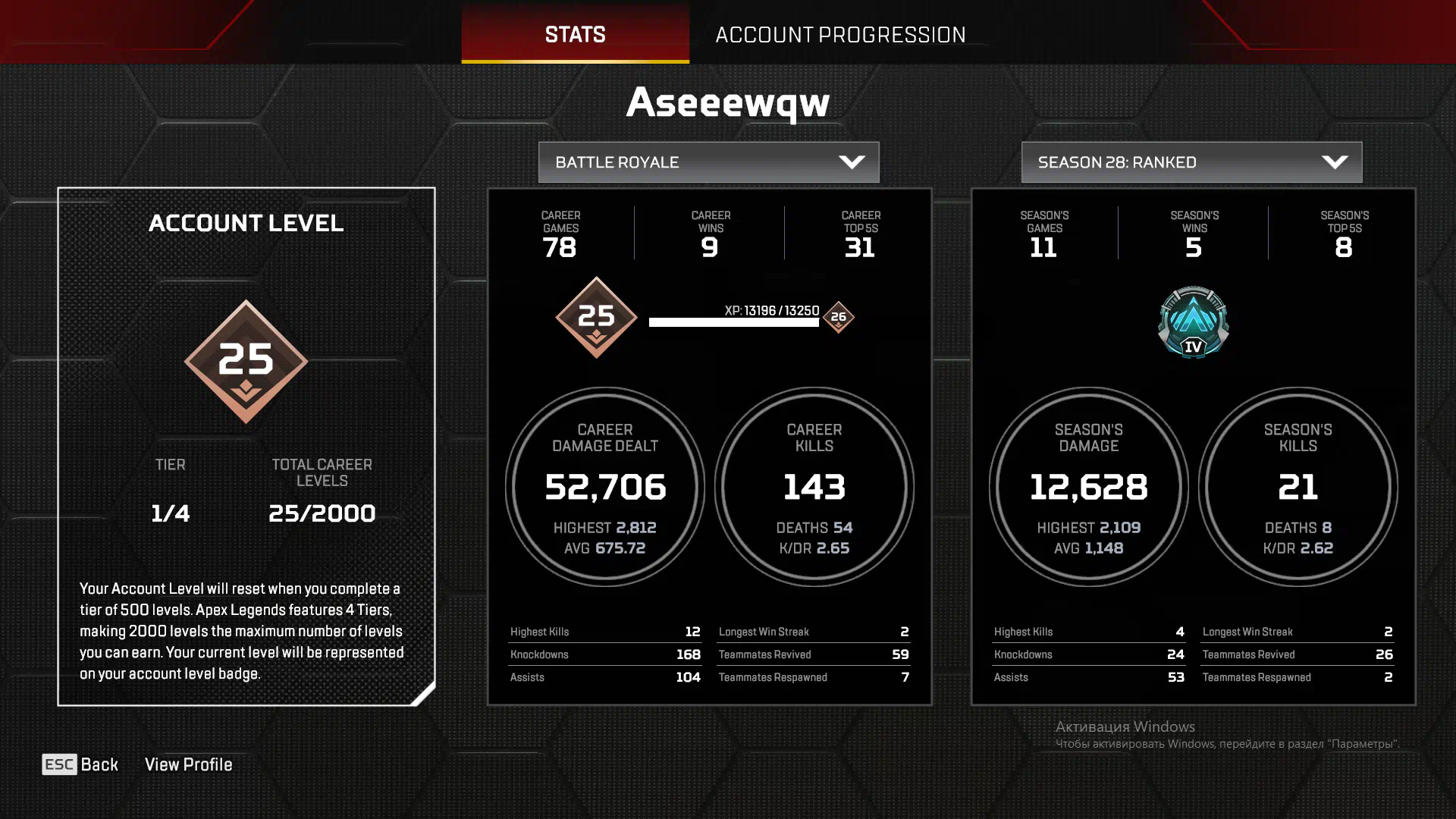Switch to the Stats tab
1456x819 pixels.
[x=575, y=34]
